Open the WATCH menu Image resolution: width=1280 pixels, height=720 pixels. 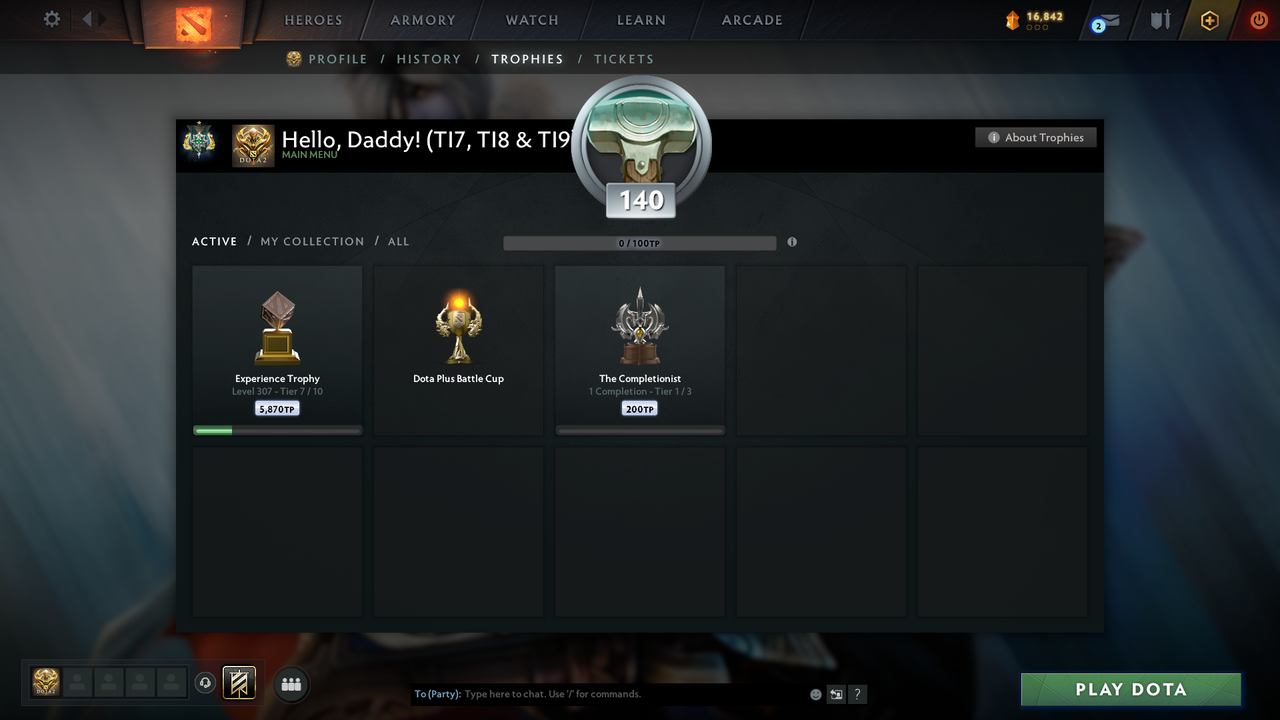click(531, 19)
